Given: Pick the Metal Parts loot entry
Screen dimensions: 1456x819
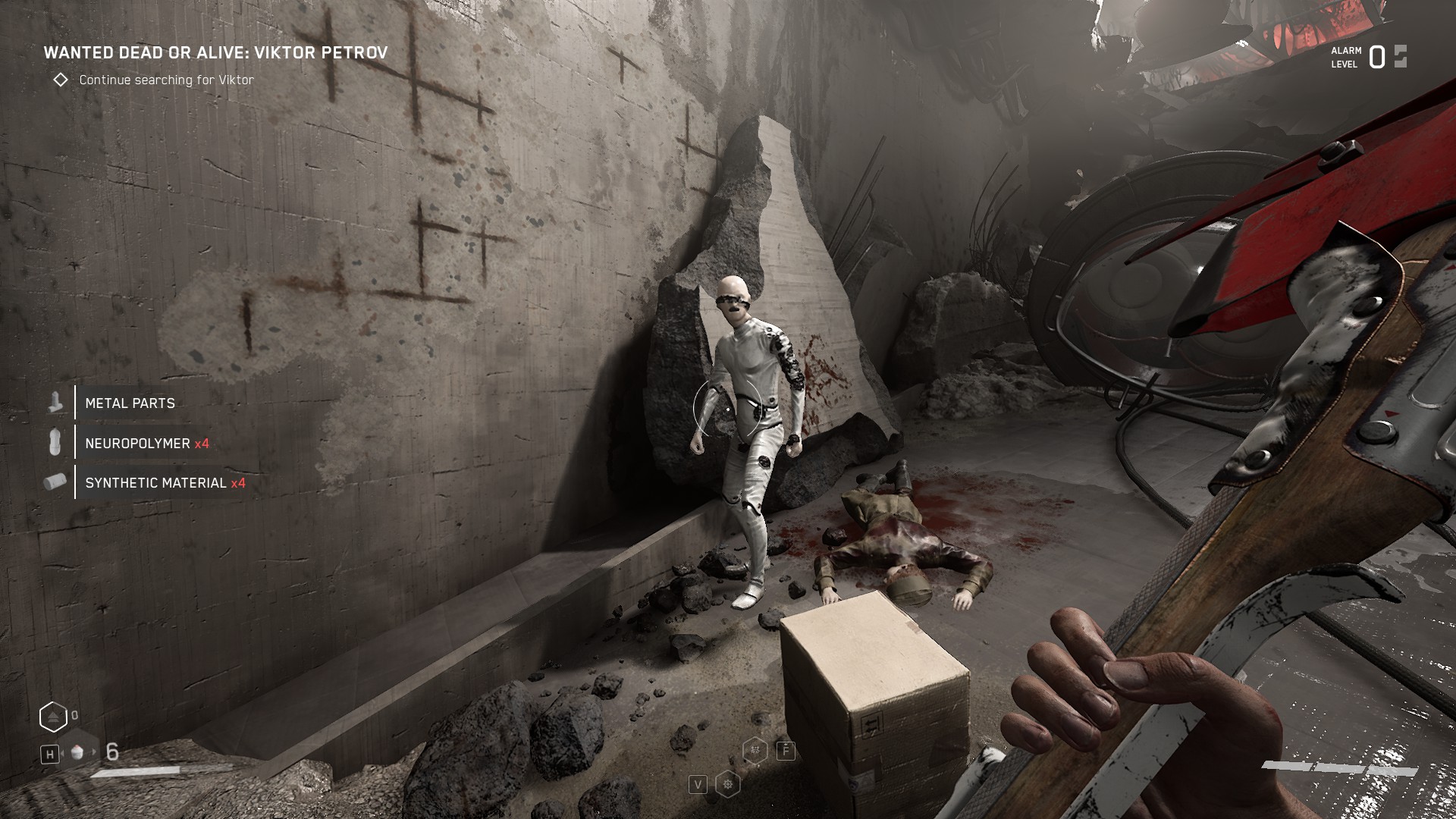Looking at the screenshot, I should pos(130,403).
